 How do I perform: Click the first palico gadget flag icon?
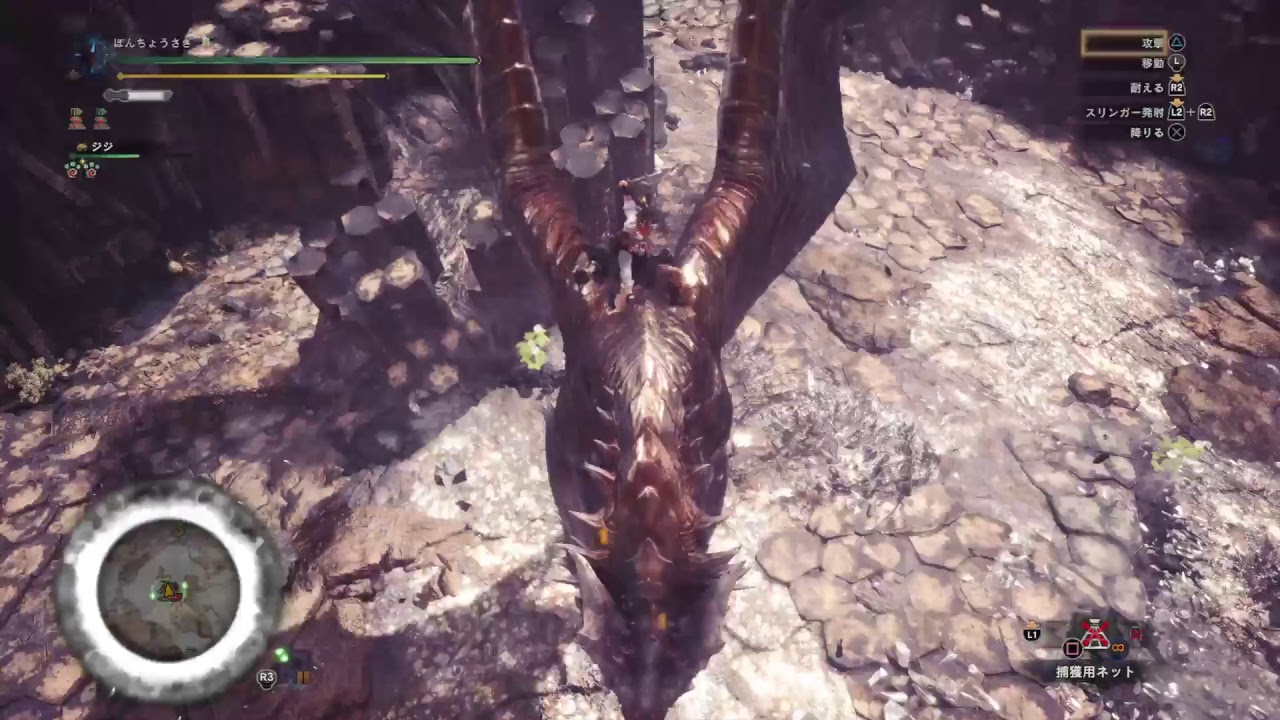[75, 118]
